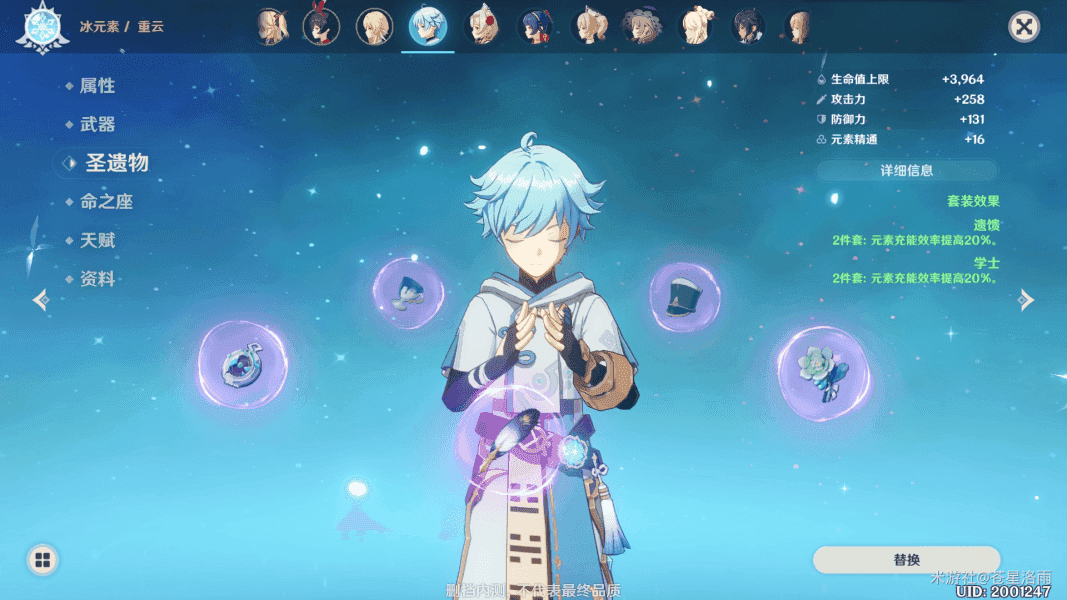Switch to Amber's portrait with red bunny ears
The image size is (1067, 600).
click(321, 26)
